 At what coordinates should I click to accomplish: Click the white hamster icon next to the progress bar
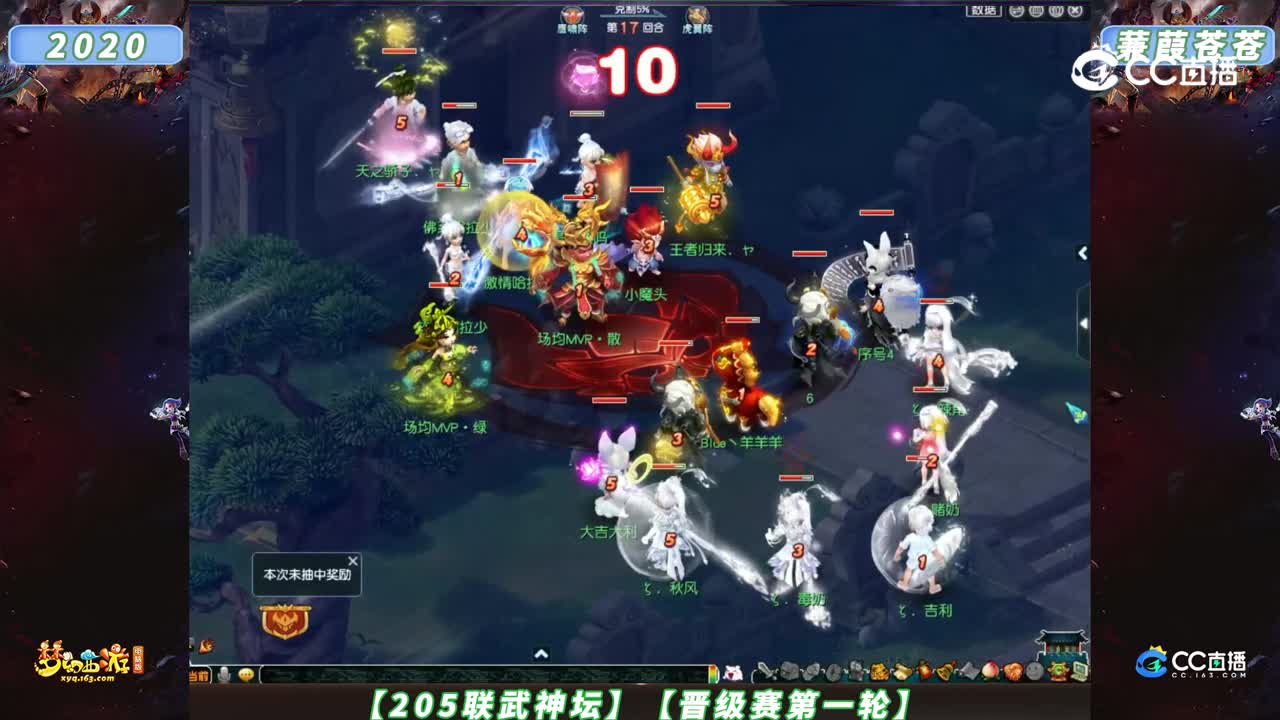(x=733, y=673)
